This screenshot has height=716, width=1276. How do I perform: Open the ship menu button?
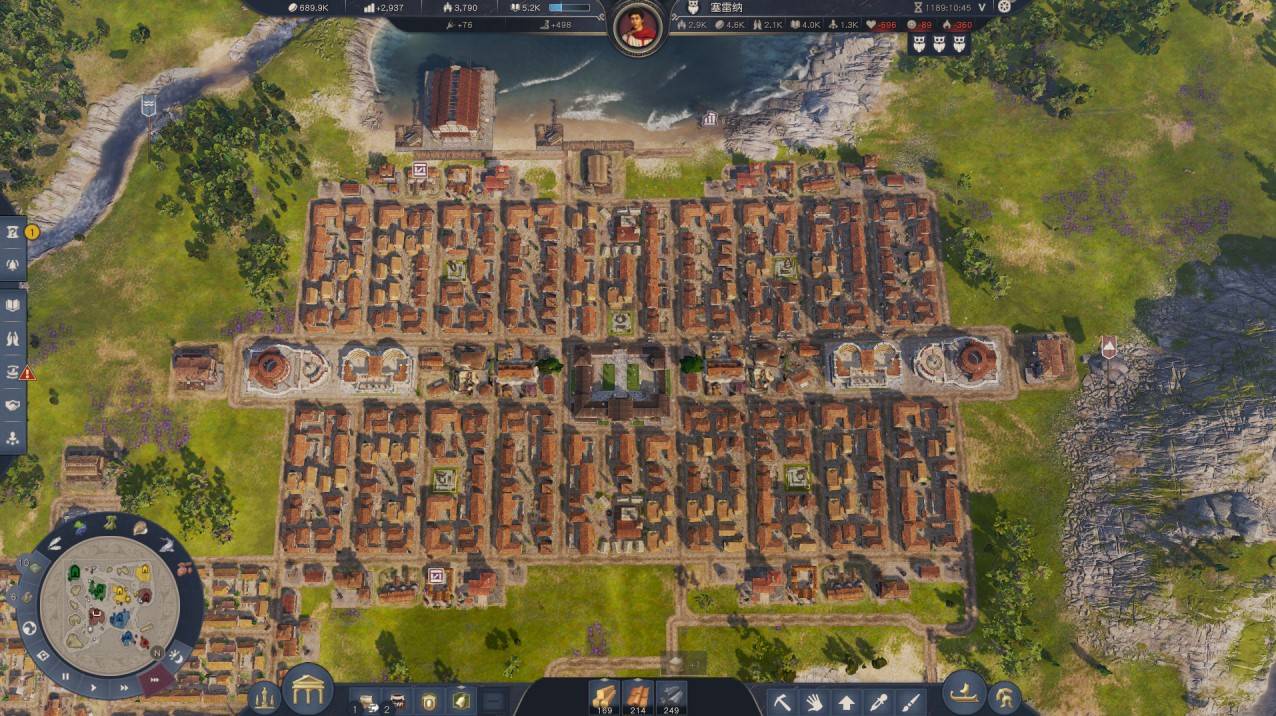(964, 692)
